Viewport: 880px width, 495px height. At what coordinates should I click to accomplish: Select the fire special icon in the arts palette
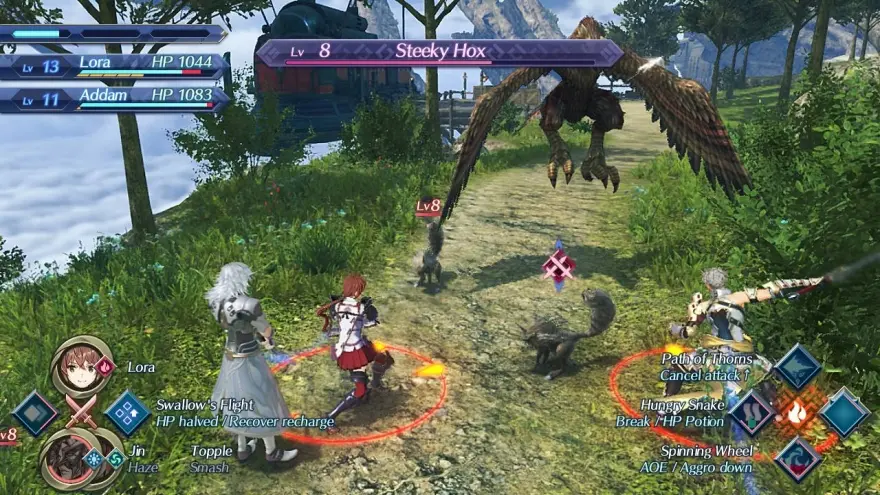click(x=797, y=411)
